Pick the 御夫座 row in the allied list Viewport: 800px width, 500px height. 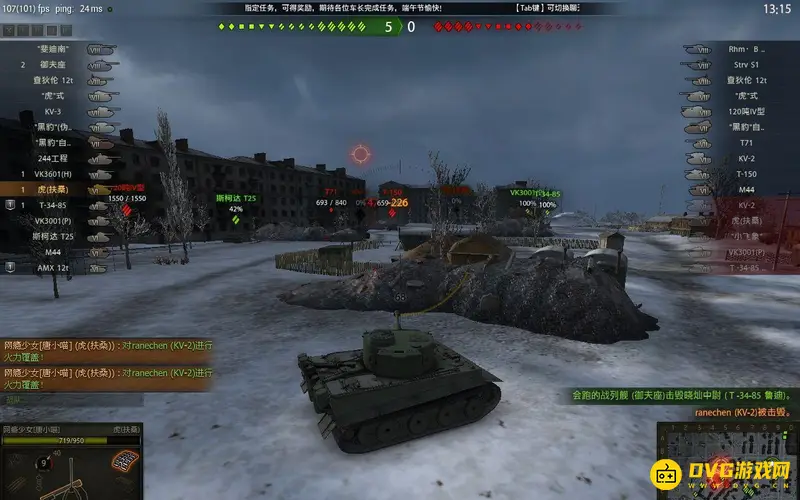click(x=54, y=64)
